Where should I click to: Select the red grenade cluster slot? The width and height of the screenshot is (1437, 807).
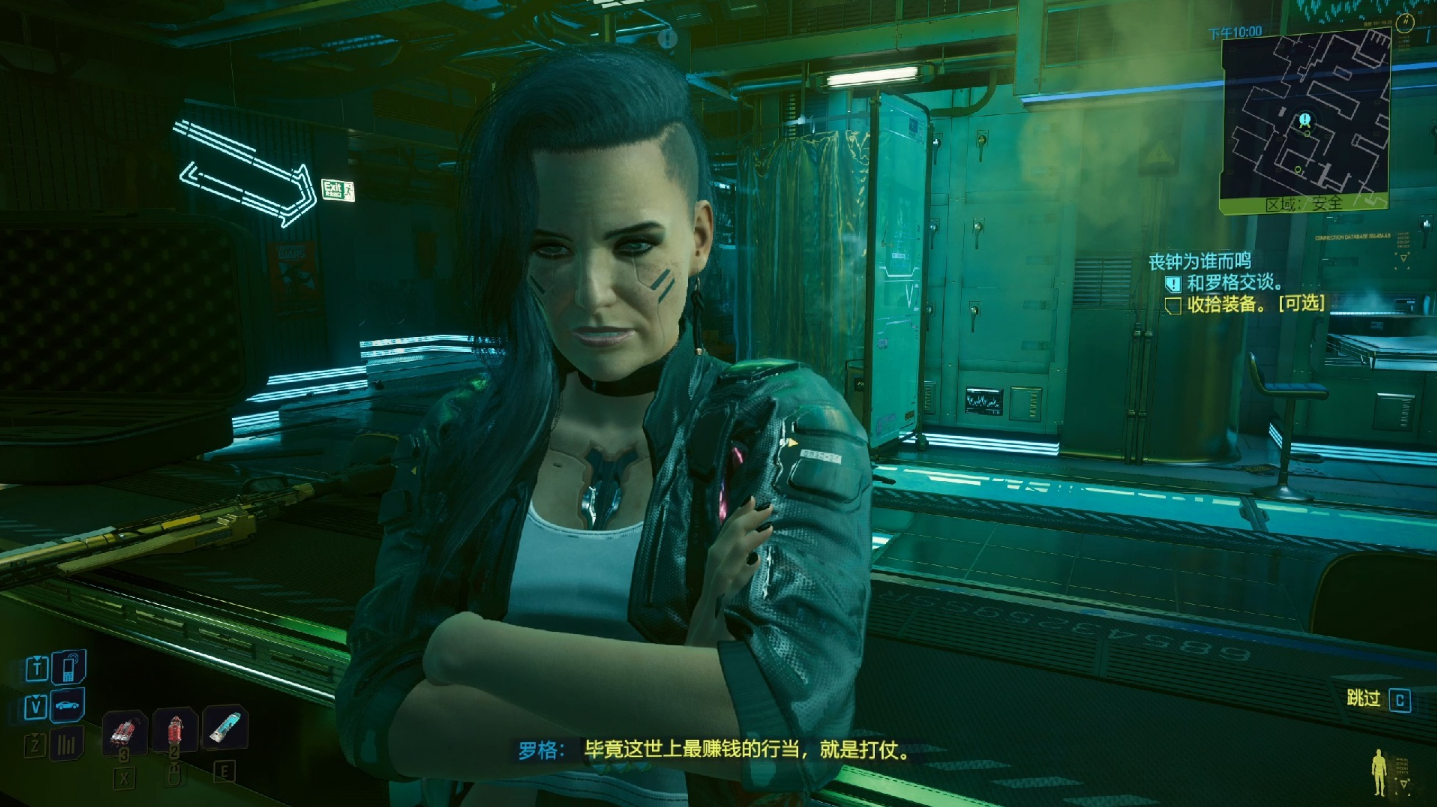click(x=125, y=731)
